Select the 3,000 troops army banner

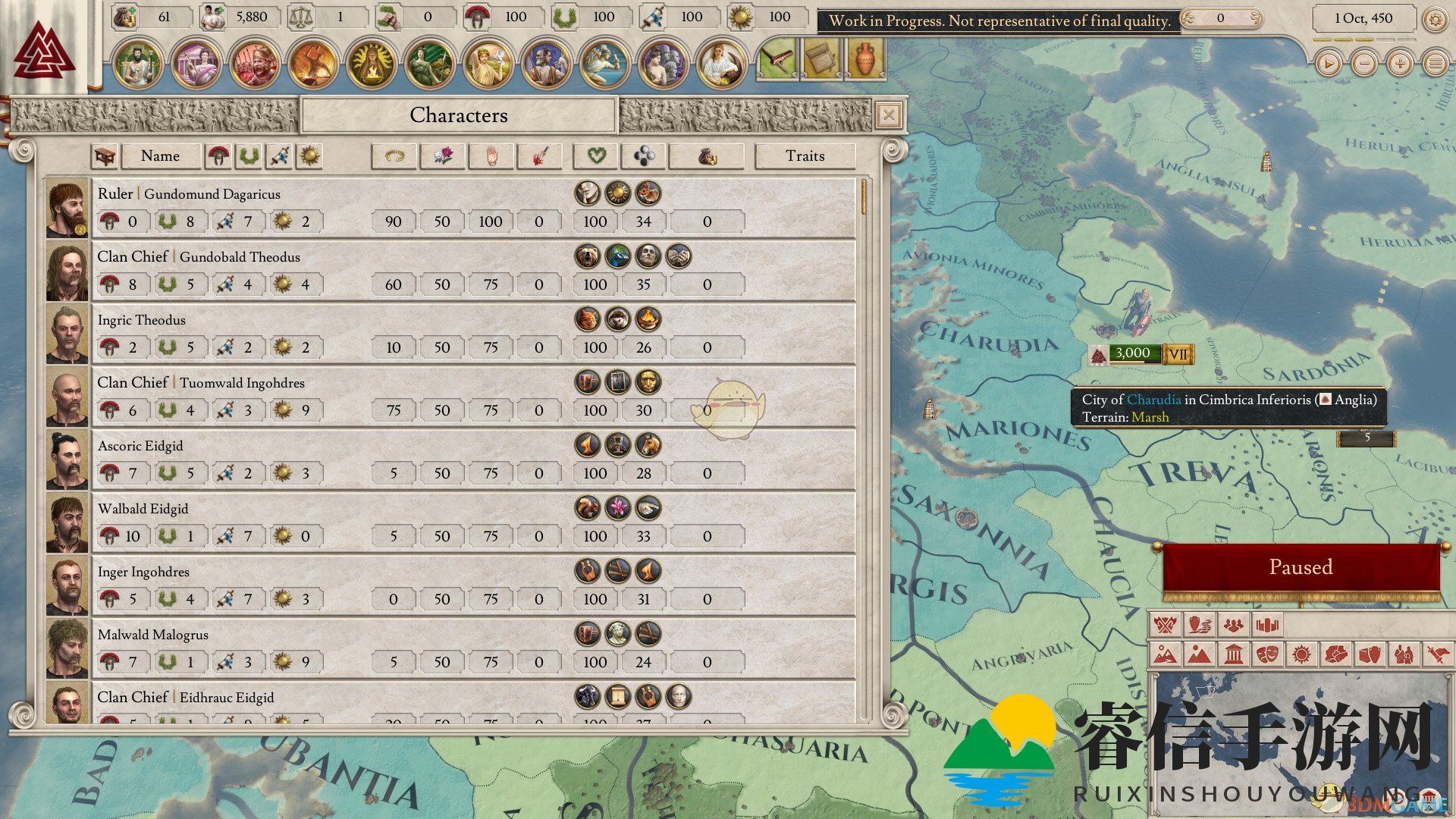tap(1133, 353)
